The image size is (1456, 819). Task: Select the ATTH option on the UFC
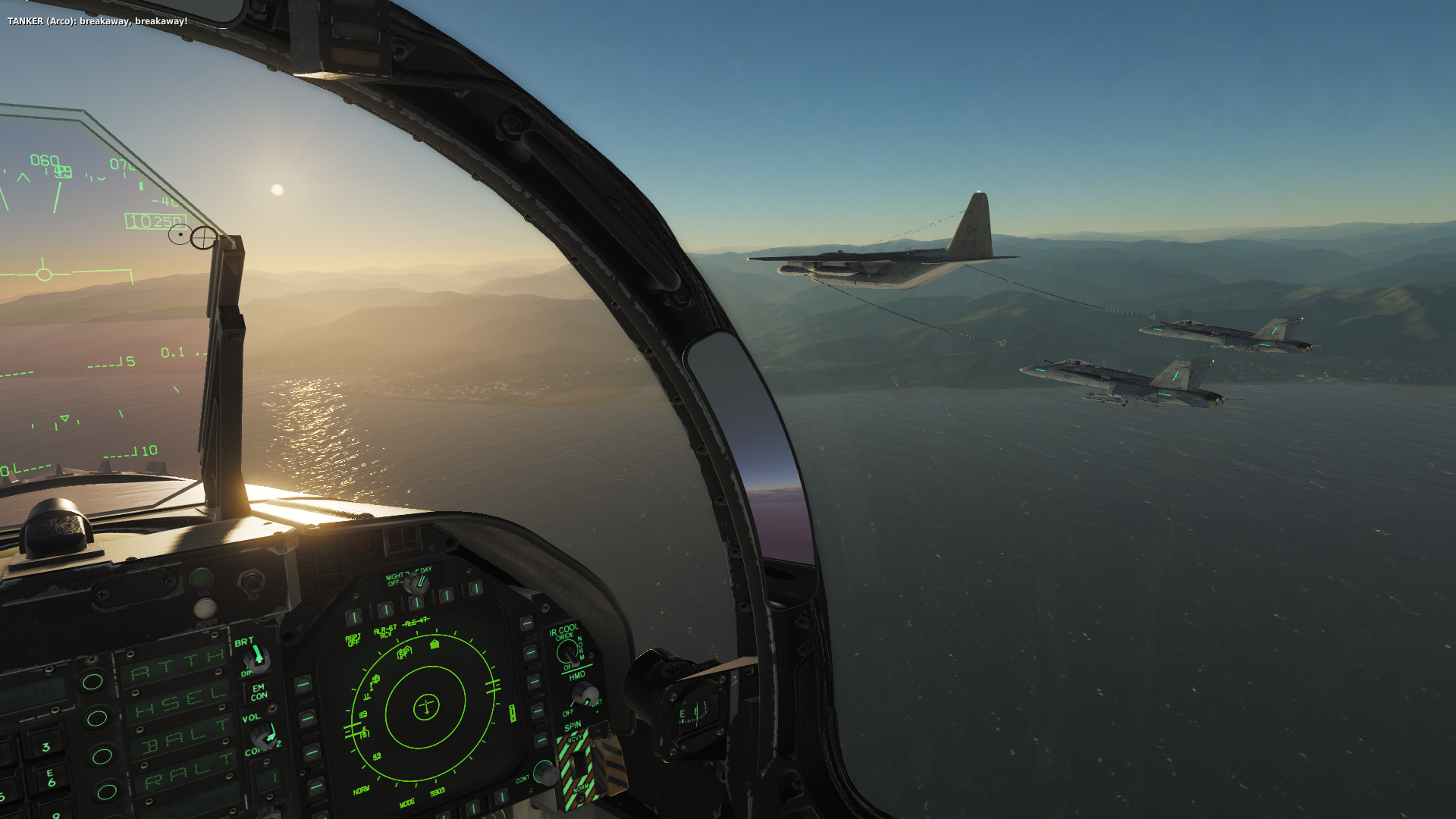pos(93,680)
